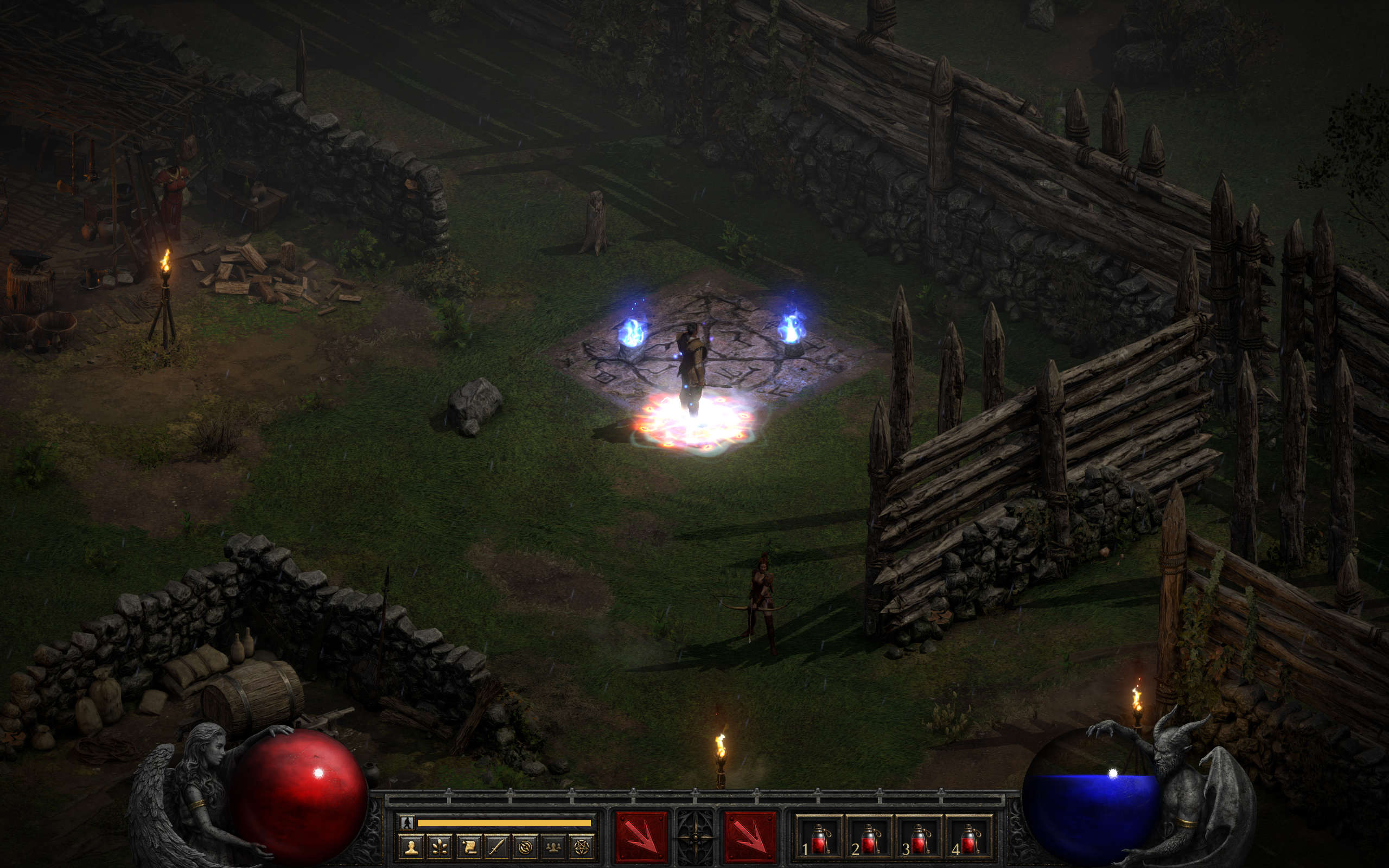Open the skill tree branch icon

point(439,847)
